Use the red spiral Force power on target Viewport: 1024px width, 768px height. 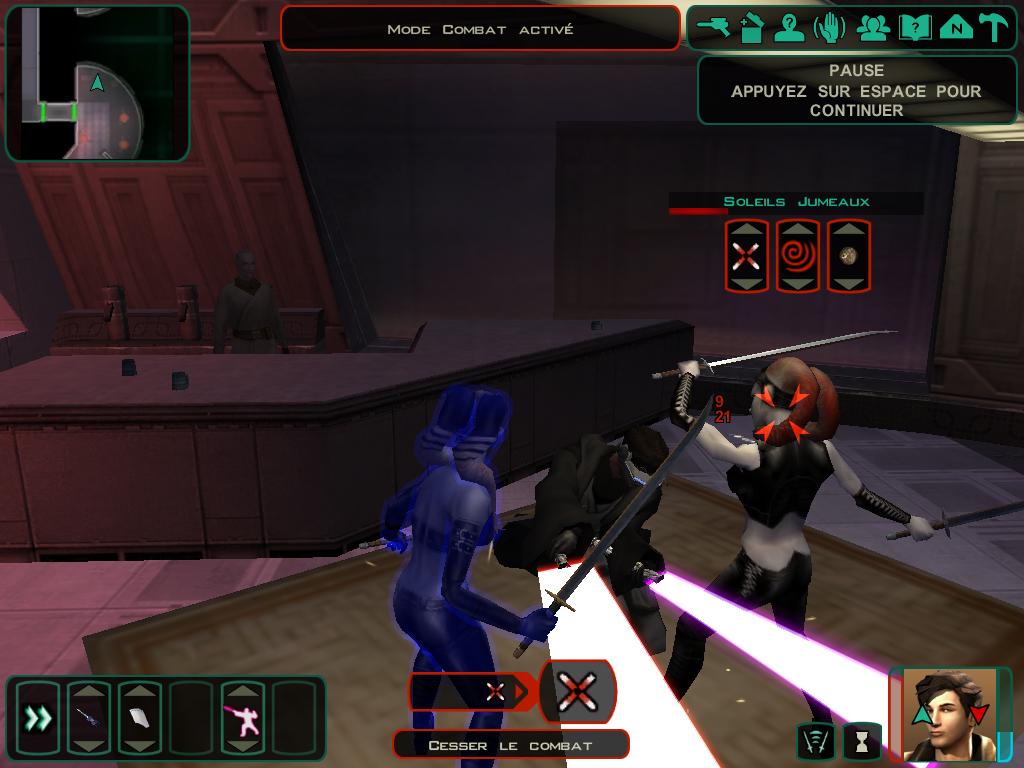coord(797,256)
